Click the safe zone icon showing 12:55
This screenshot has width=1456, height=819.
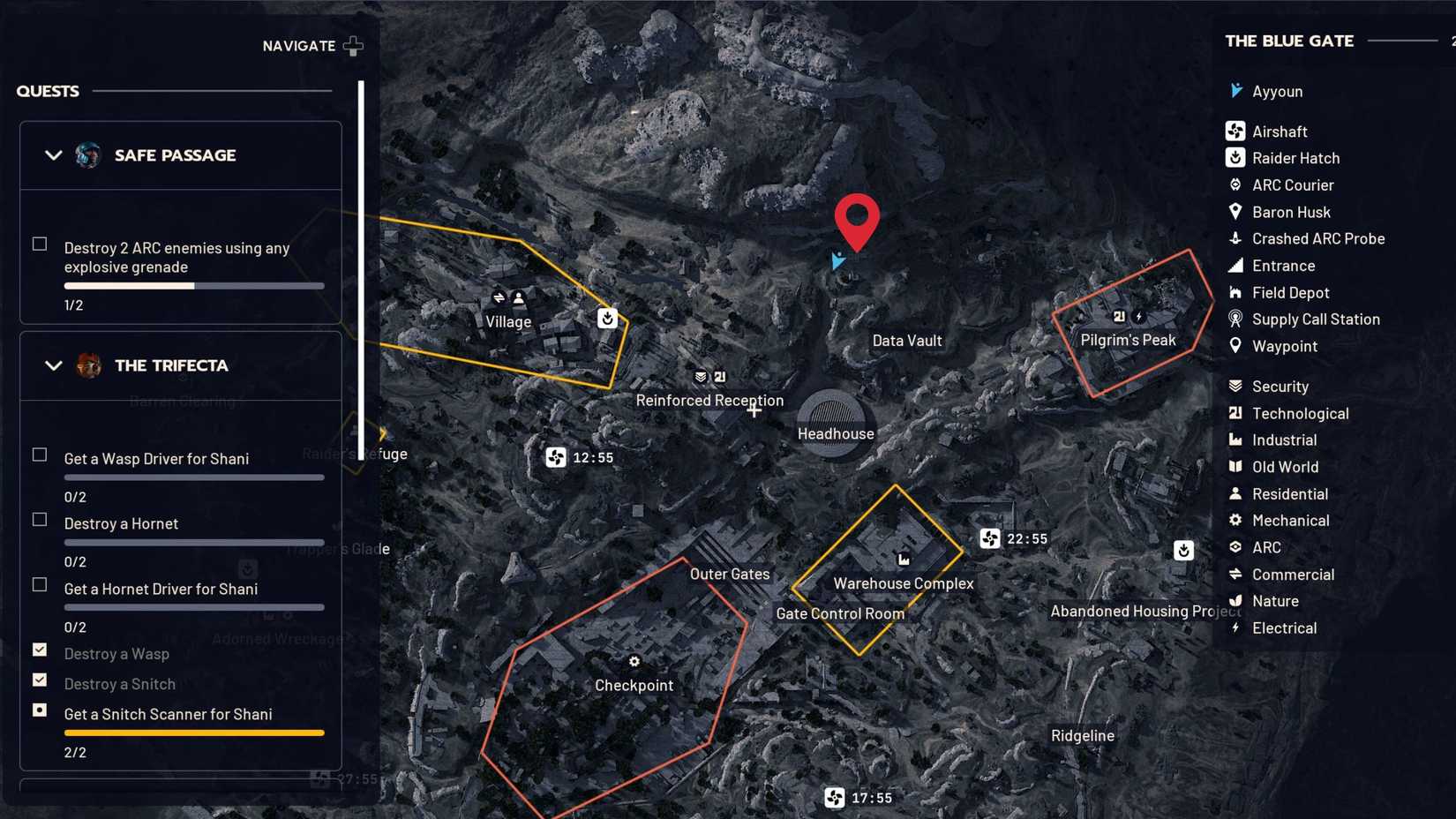tap(555, 458)
